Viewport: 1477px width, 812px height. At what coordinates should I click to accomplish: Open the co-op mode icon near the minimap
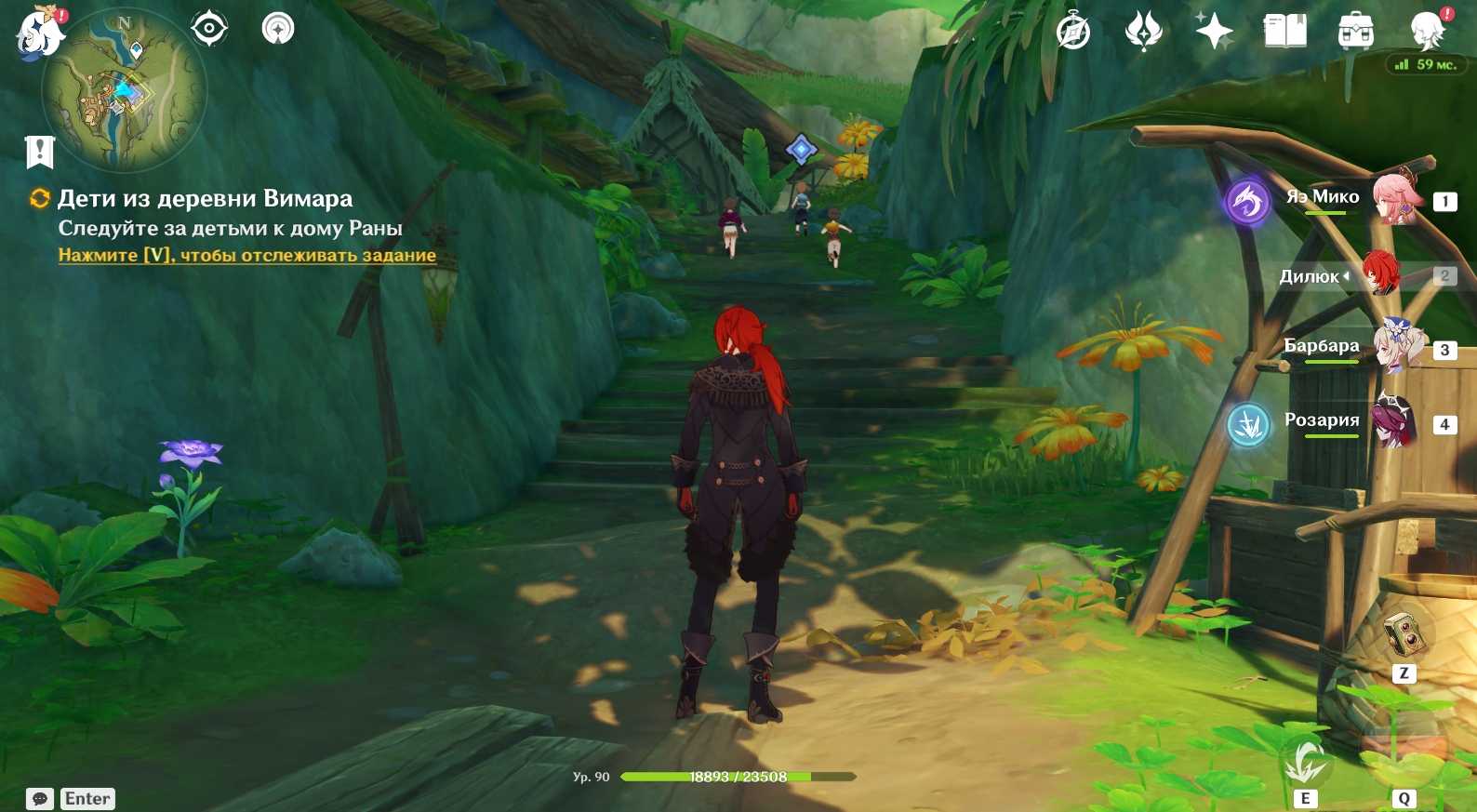click(x=278, y=29)
